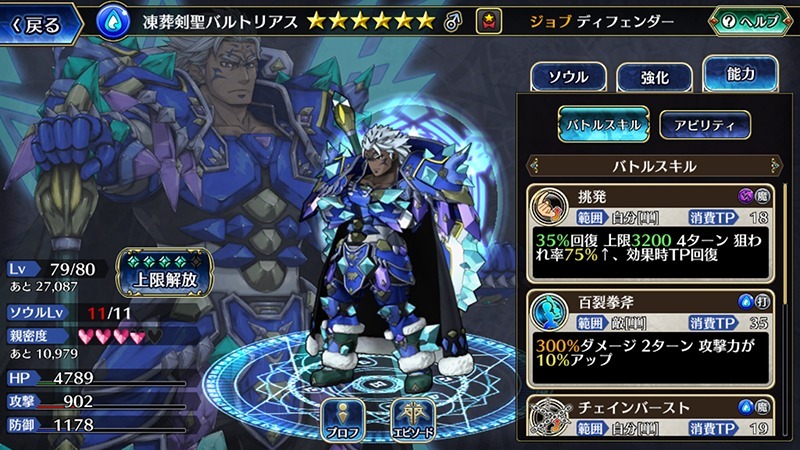Screen dimensions: 800x450
Task: Tap the red star badge icon
Action: (489, 20)
